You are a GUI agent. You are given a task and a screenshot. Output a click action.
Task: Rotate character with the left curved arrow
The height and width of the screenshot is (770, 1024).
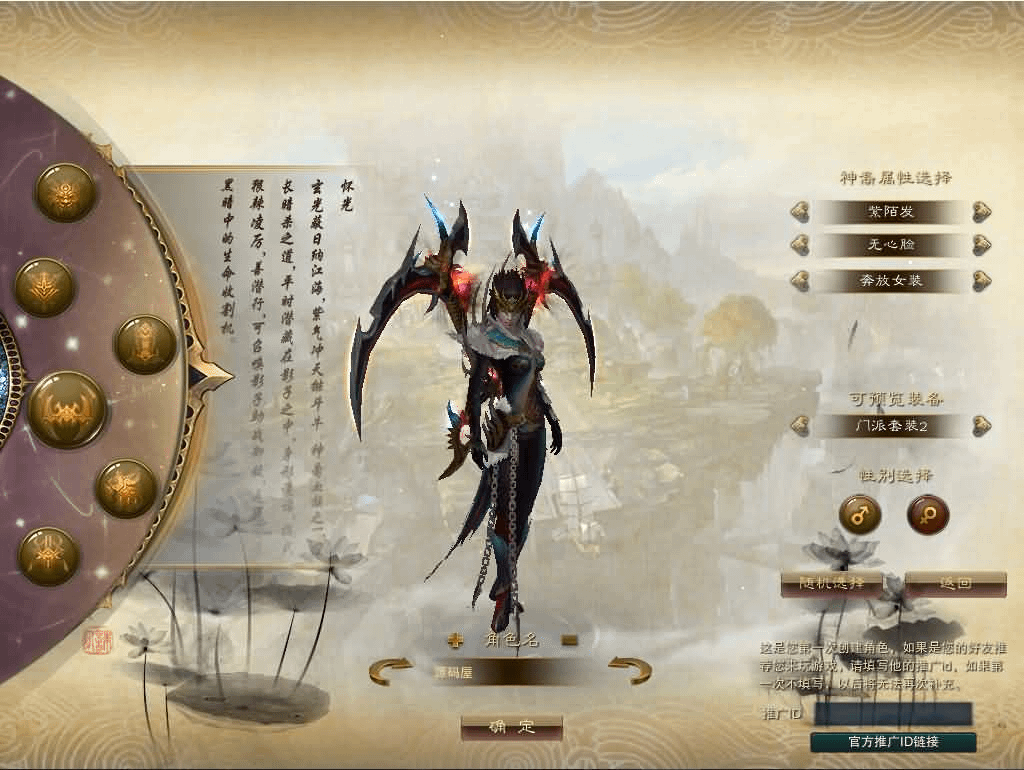pyautogui.click(x=390, y=670)
